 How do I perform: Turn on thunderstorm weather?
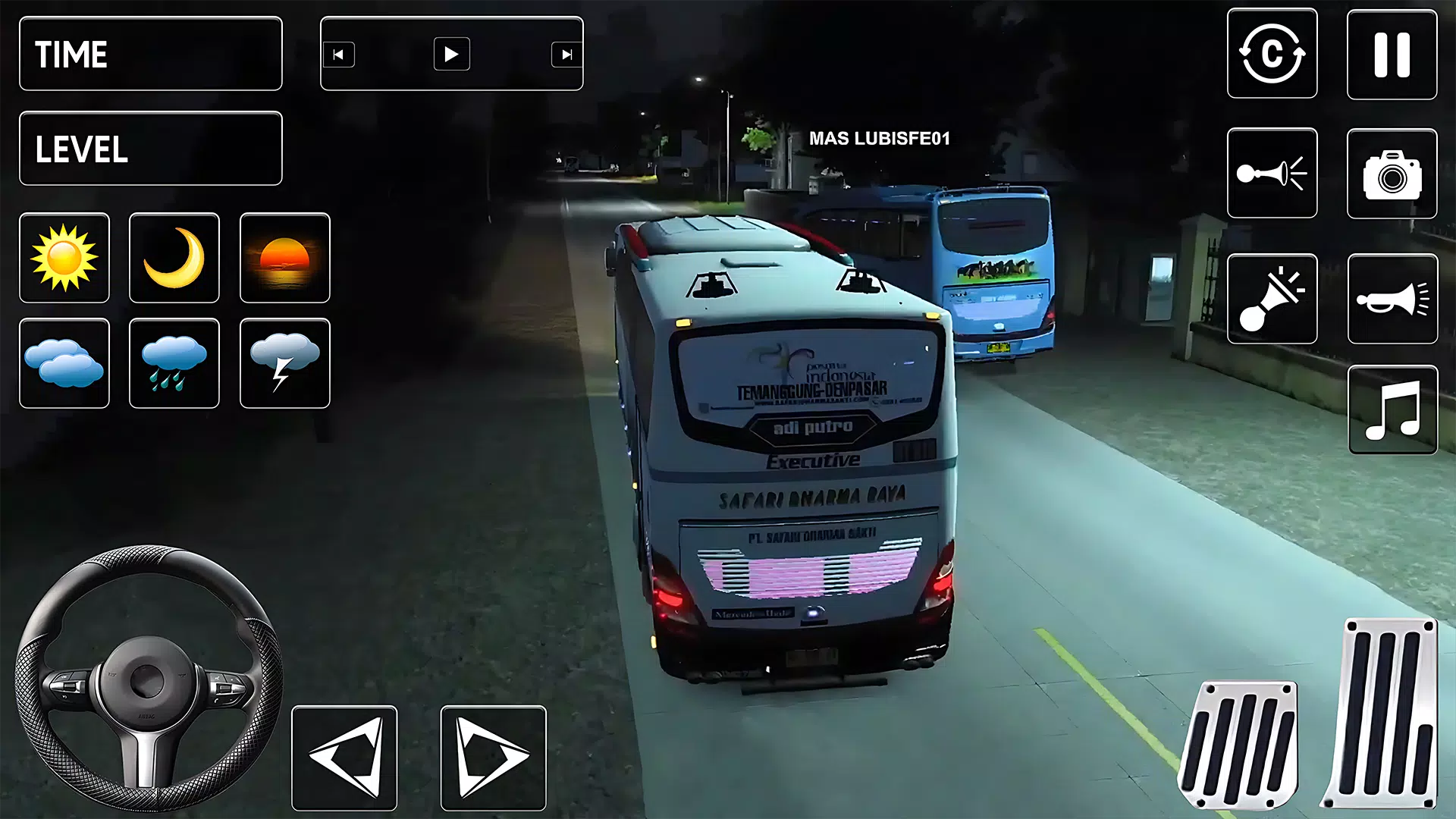pyautogui.click(x=284, y=362)
